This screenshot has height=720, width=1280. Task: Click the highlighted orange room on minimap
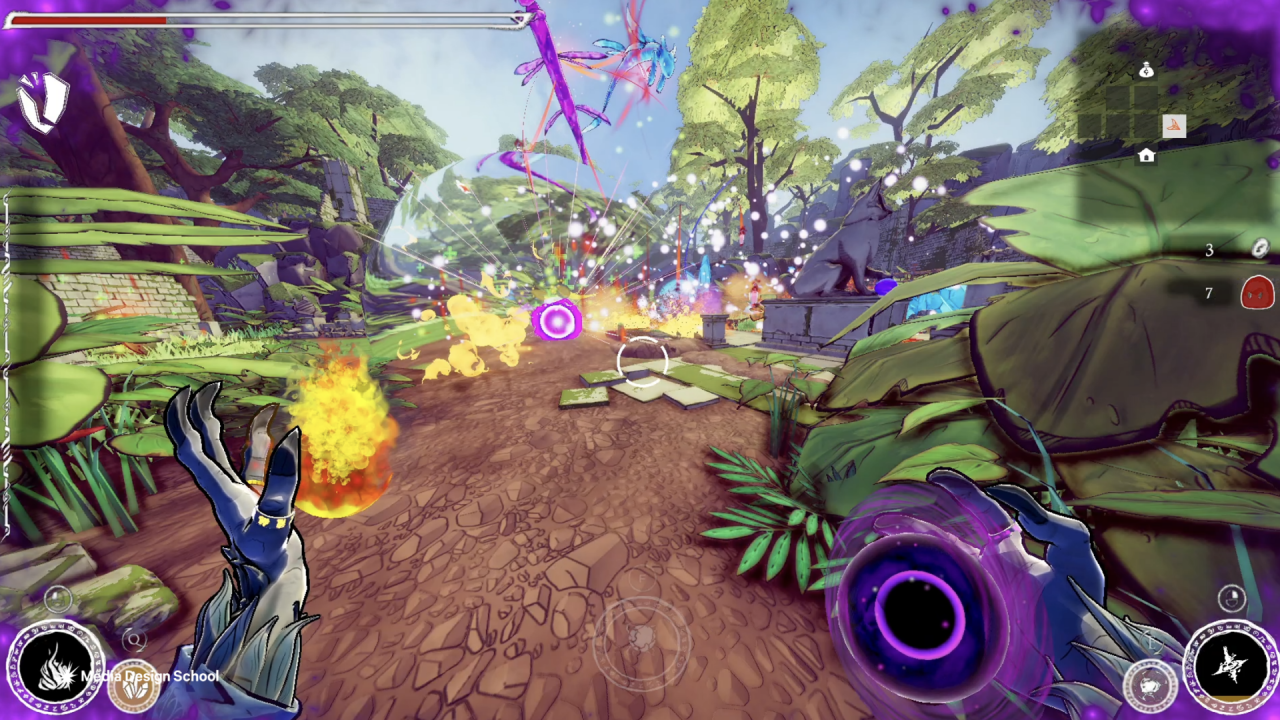pyautogui.click(x=1174, y=126)
